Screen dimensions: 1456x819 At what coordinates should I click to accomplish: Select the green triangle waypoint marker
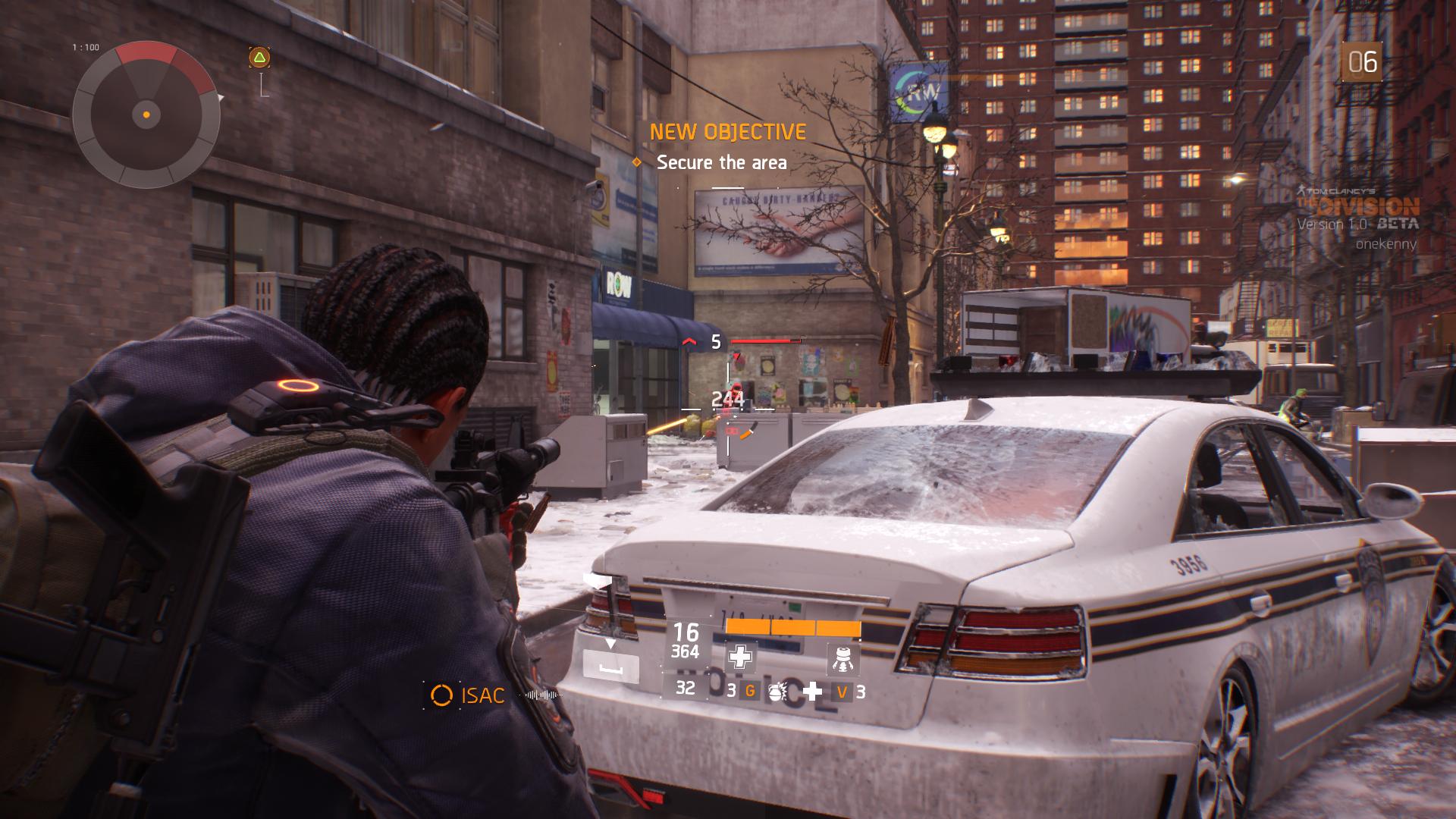point(259,58)
